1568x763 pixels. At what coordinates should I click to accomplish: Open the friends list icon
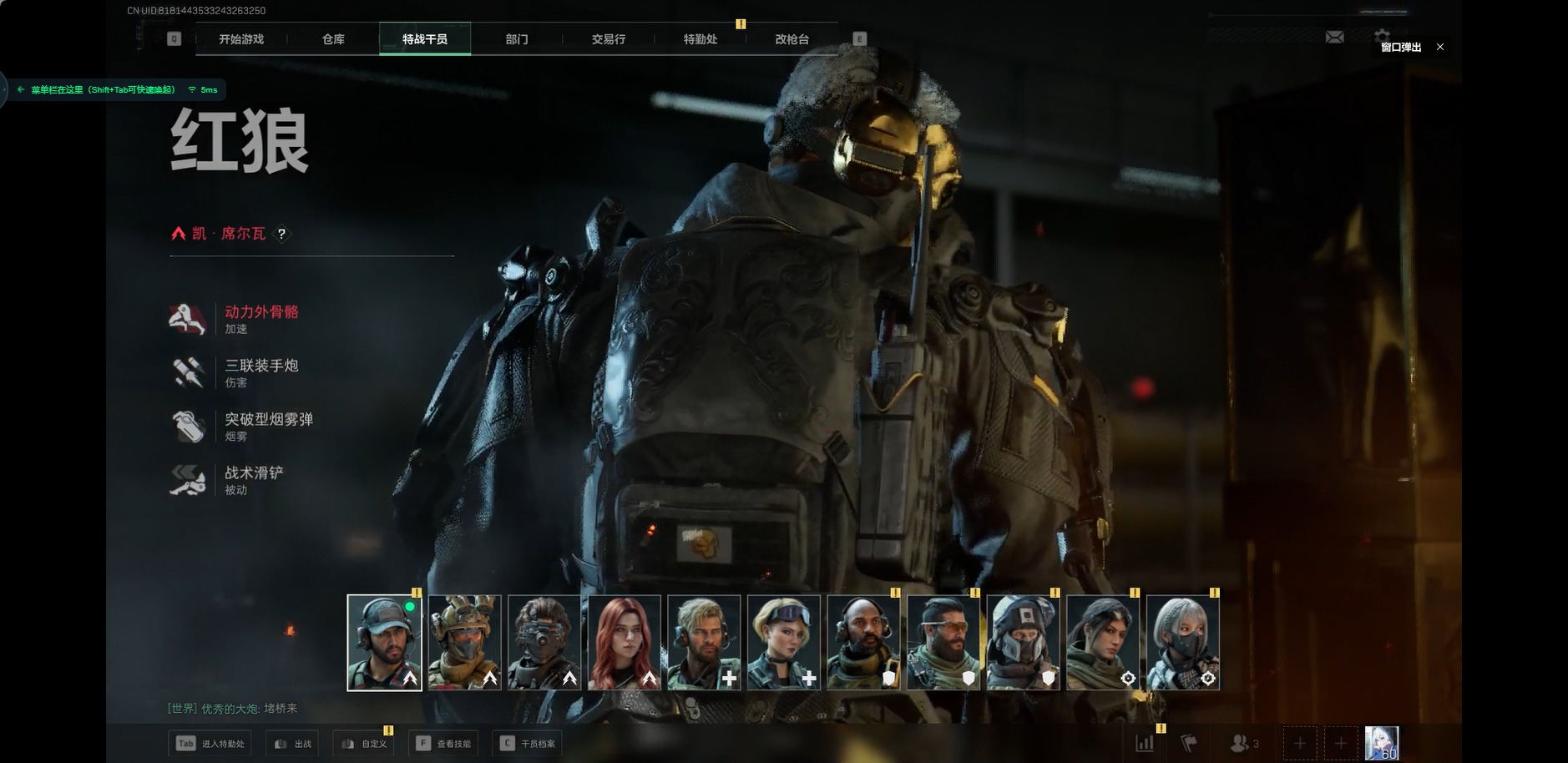[x=1243, y=742]
